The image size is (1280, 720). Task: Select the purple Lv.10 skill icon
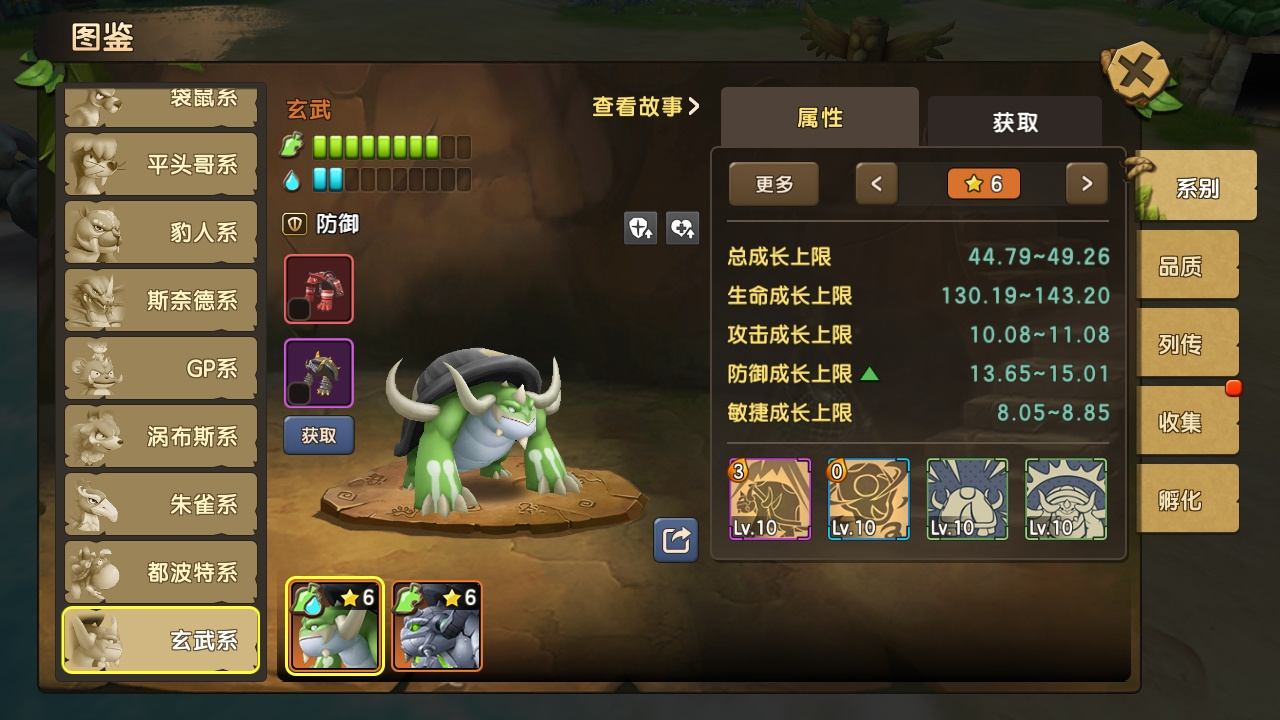click(x=769, y=498)
